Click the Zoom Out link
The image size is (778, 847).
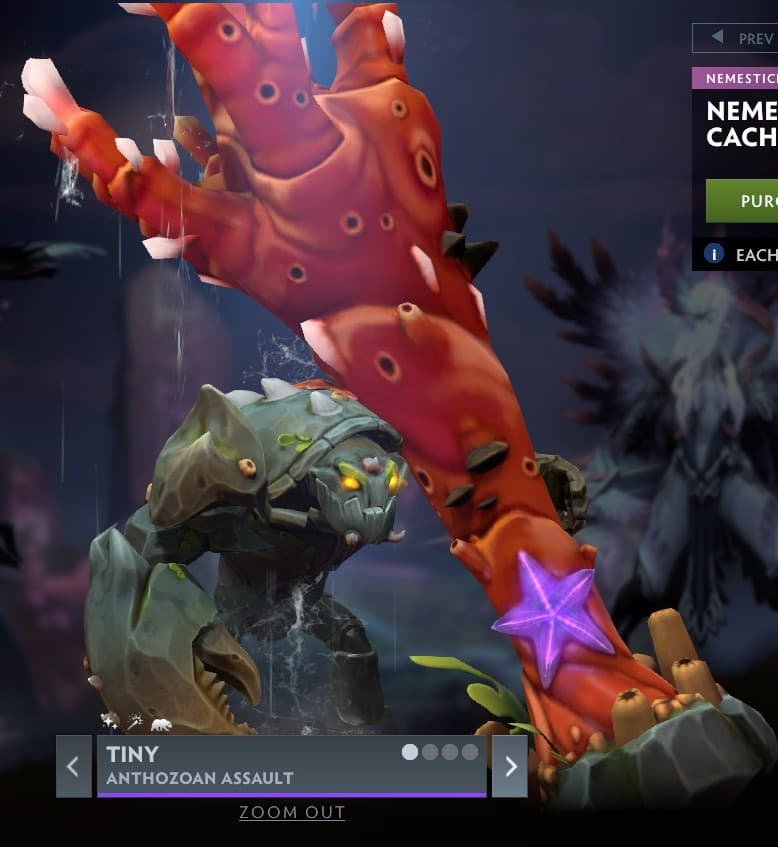292,812
